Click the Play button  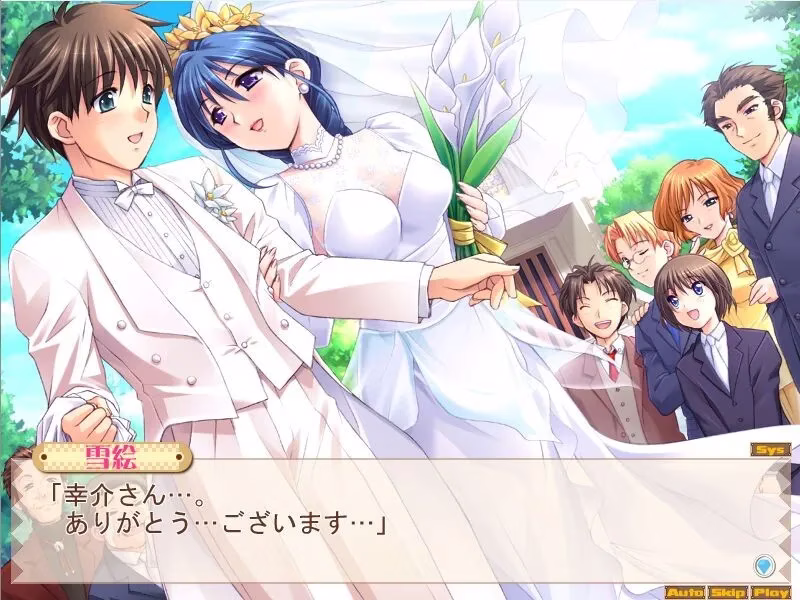771,592
